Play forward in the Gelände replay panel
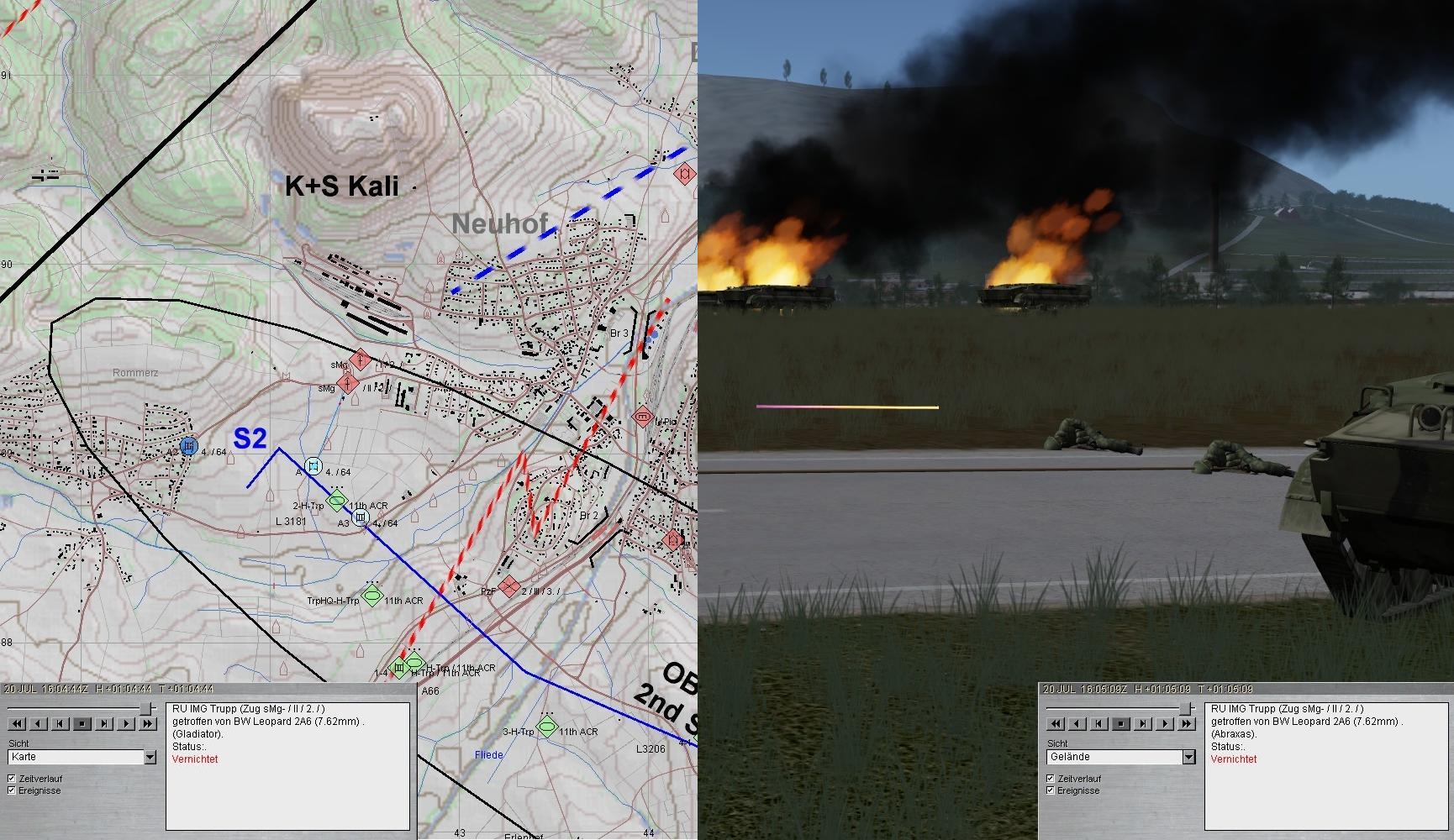Screen dimensions: 1454x840 tap(1165, 723)
